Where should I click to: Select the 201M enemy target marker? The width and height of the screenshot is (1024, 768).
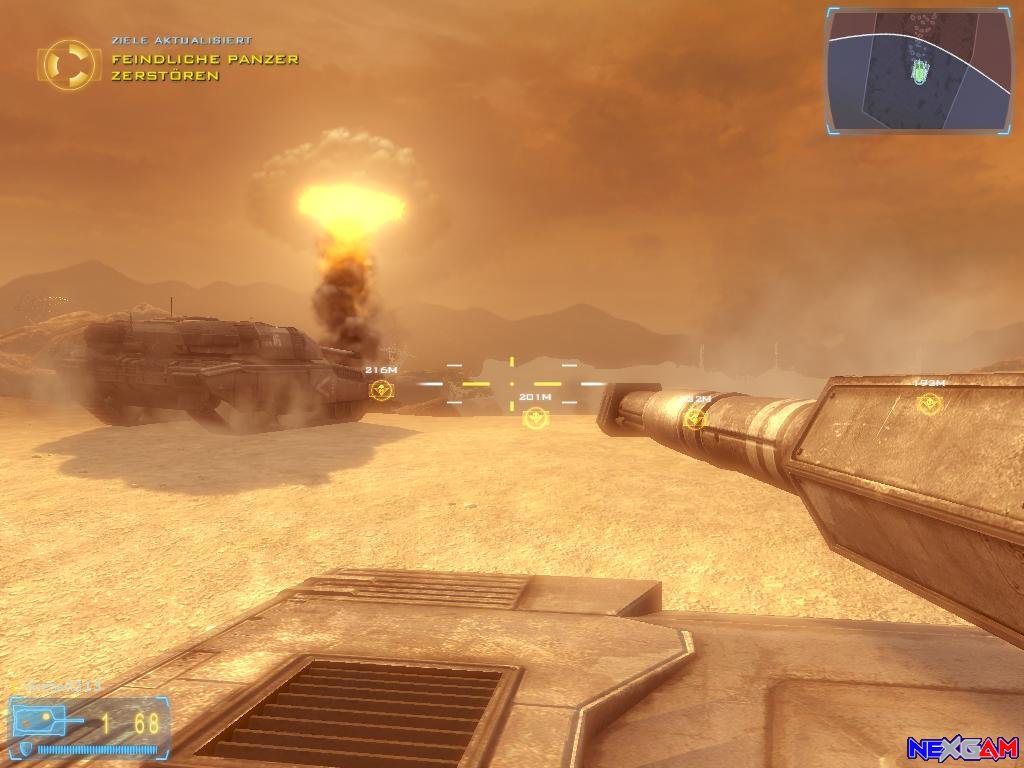click(534, 417)
